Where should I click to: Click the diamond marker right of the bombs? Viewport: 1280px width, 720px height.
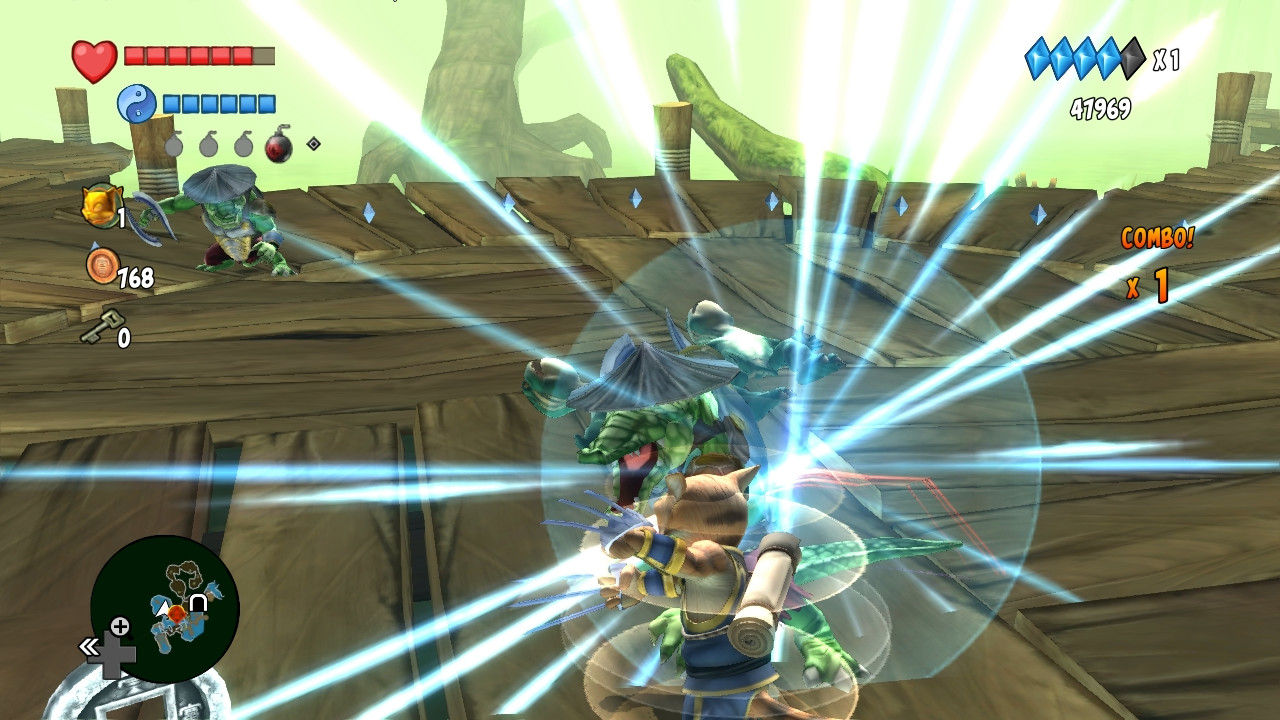tap(313, 144)
